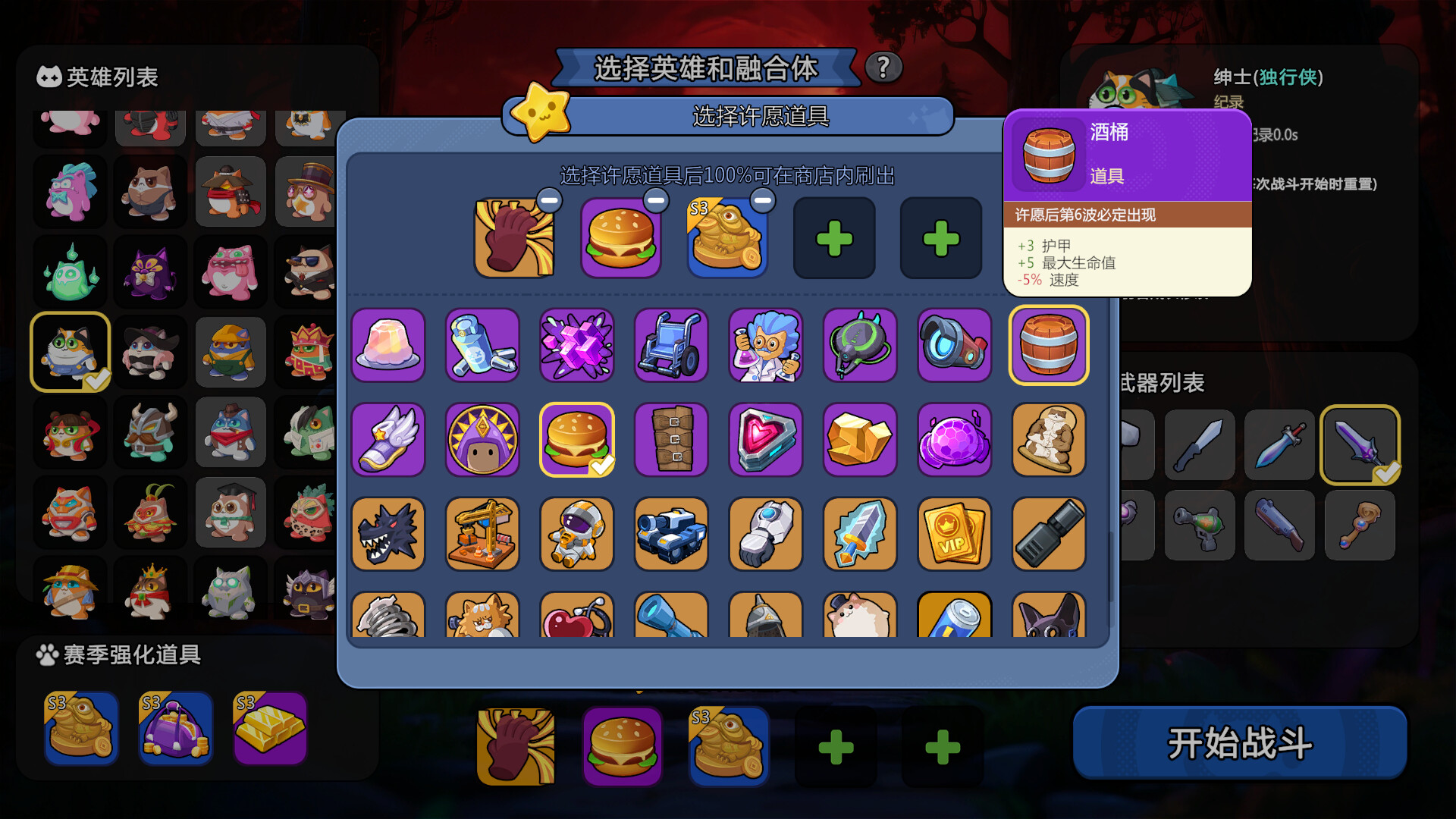Pick the VIP card item
1456x819 pixels.
click(954, 535)
